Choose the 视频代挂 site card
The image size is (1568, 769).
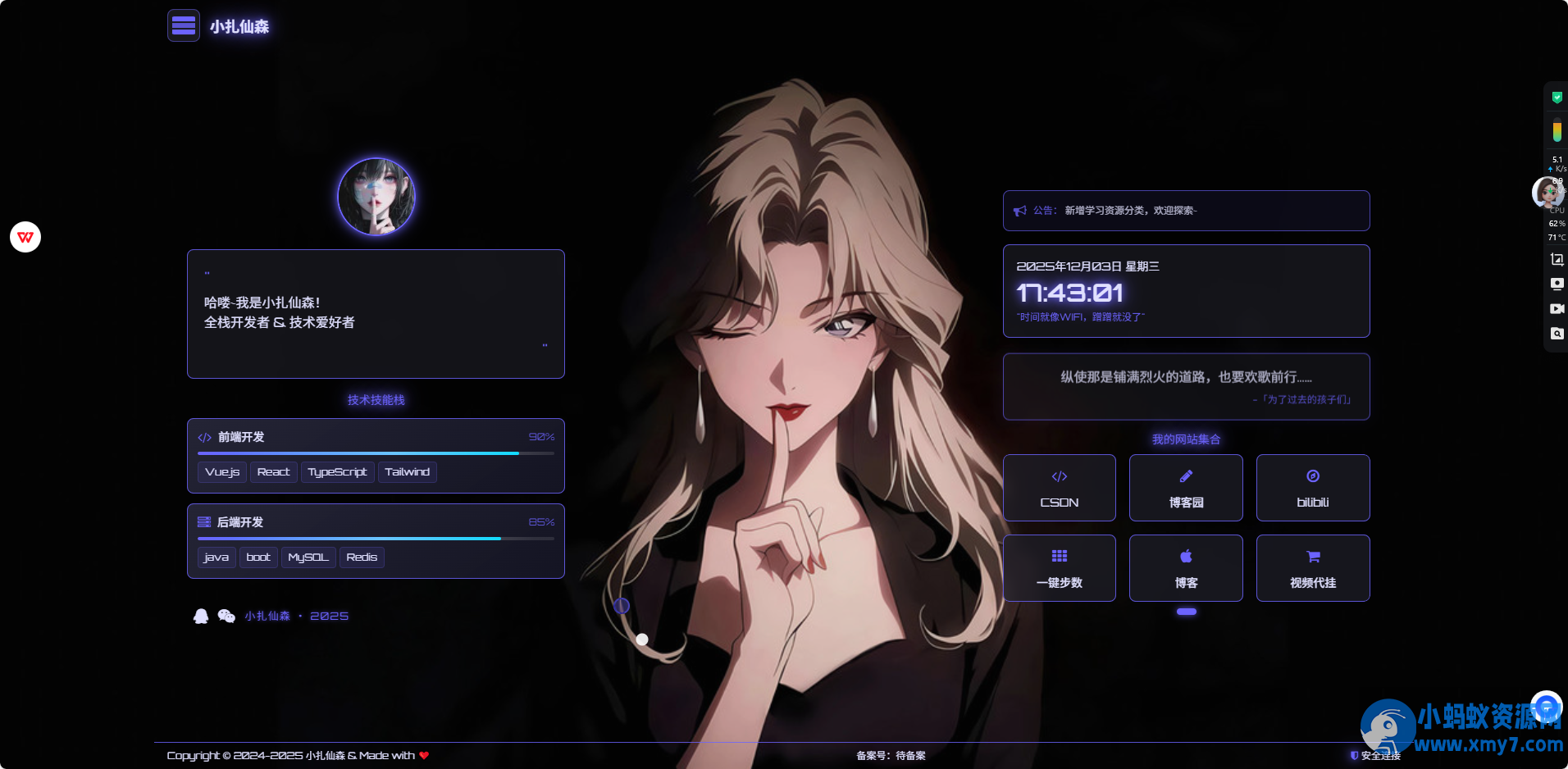(x=1312, y=568)
